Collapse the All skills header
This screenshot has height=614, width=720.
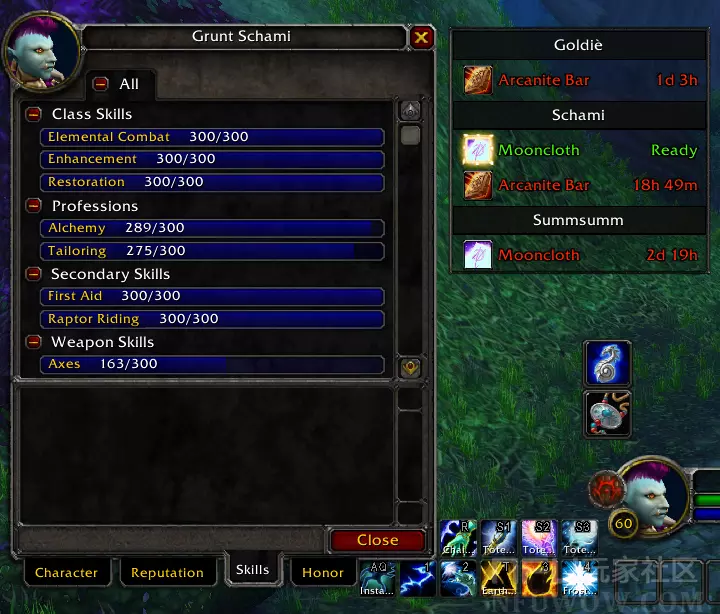point(100,85)
